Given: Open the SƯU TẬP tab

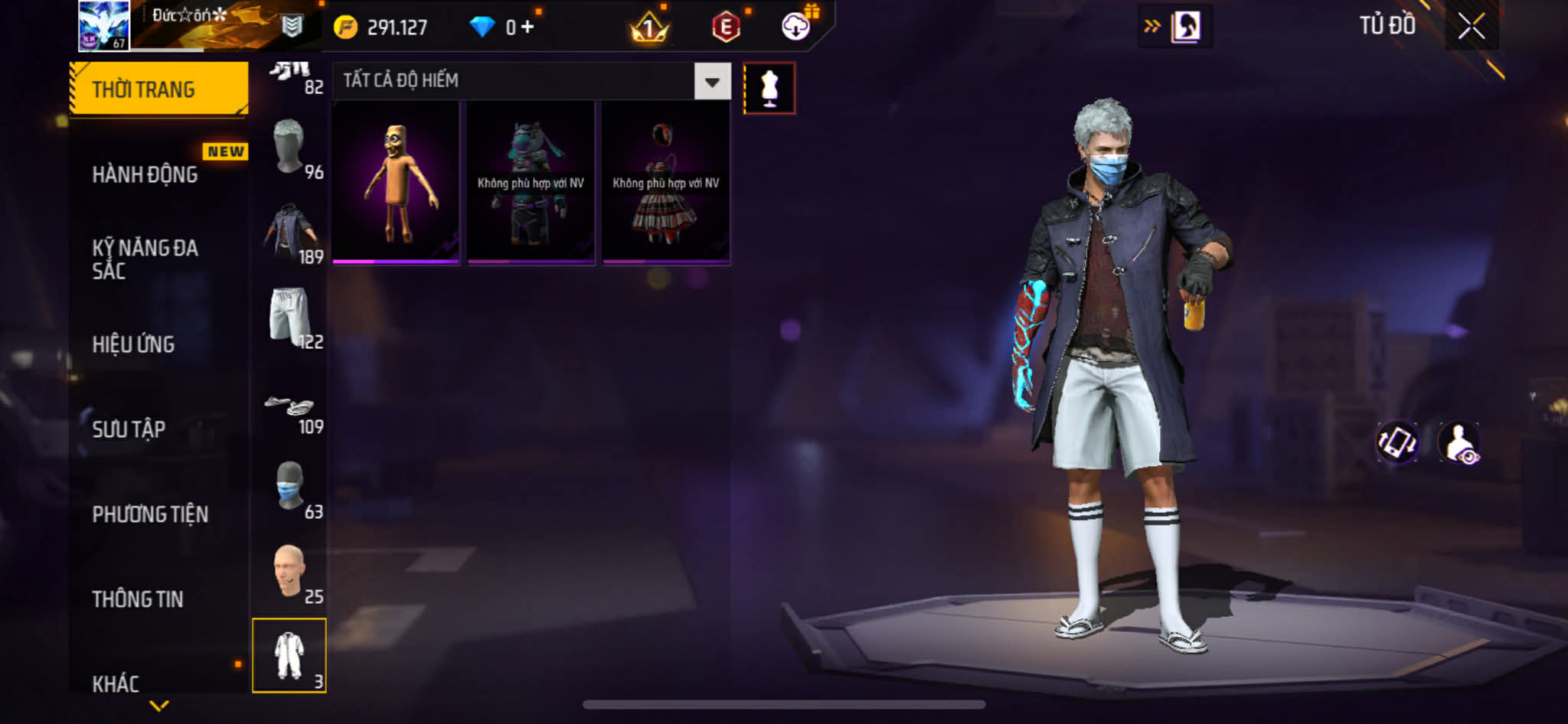Looking at the screenshot, I should (129, 429).
